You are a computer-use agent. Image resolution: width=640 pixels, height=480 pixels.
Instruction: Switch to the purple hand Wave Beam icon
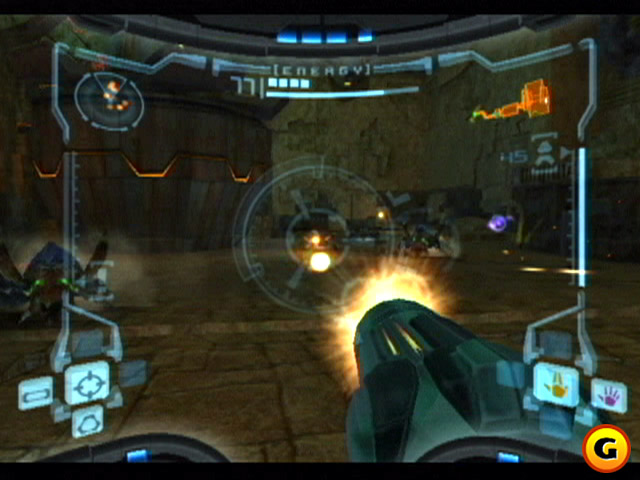click(x=607, y=393)
